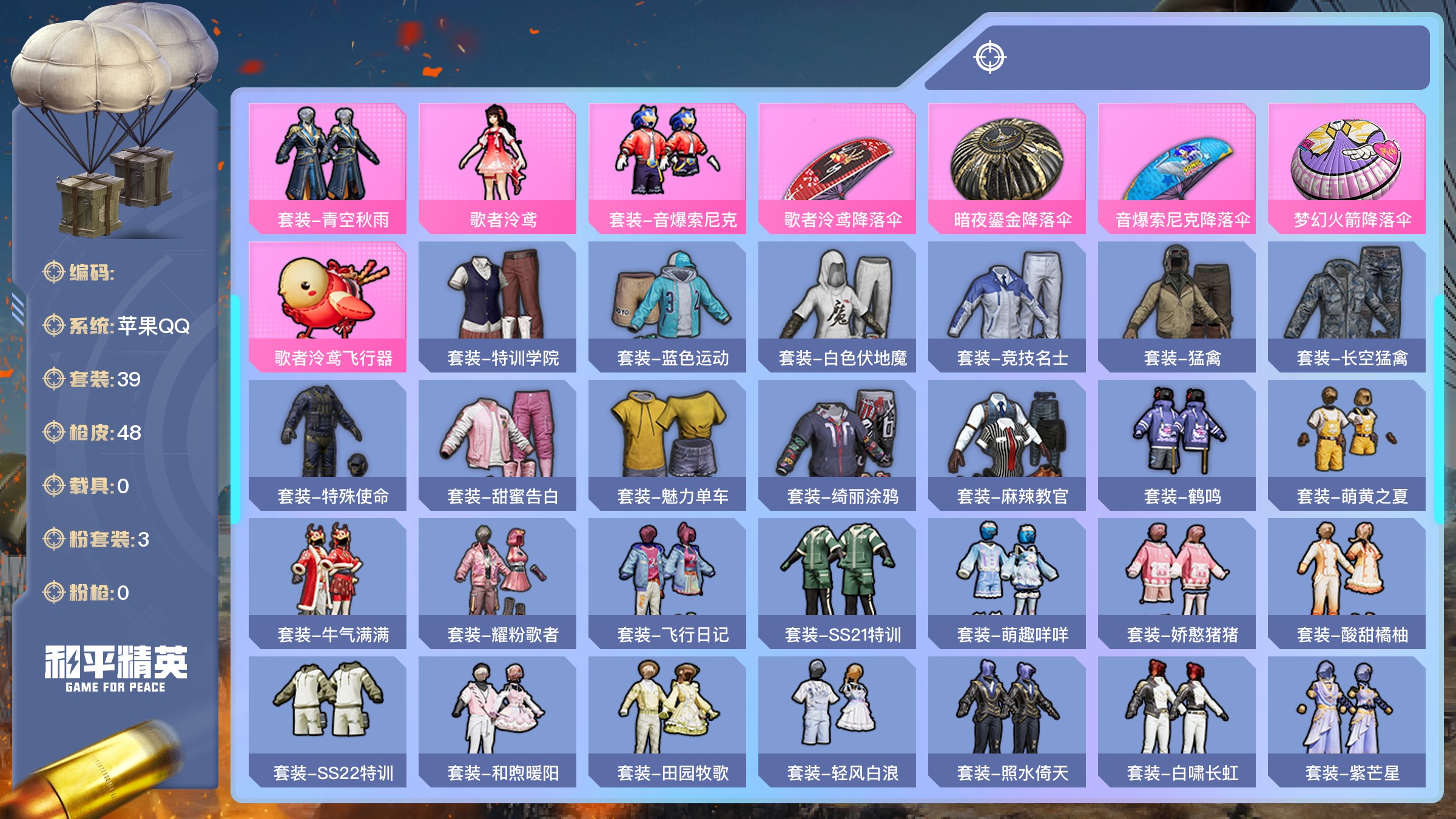Select the 套装-SS22特训 outfit tile
1456x819 pixels.
click(x=328, y=721)
